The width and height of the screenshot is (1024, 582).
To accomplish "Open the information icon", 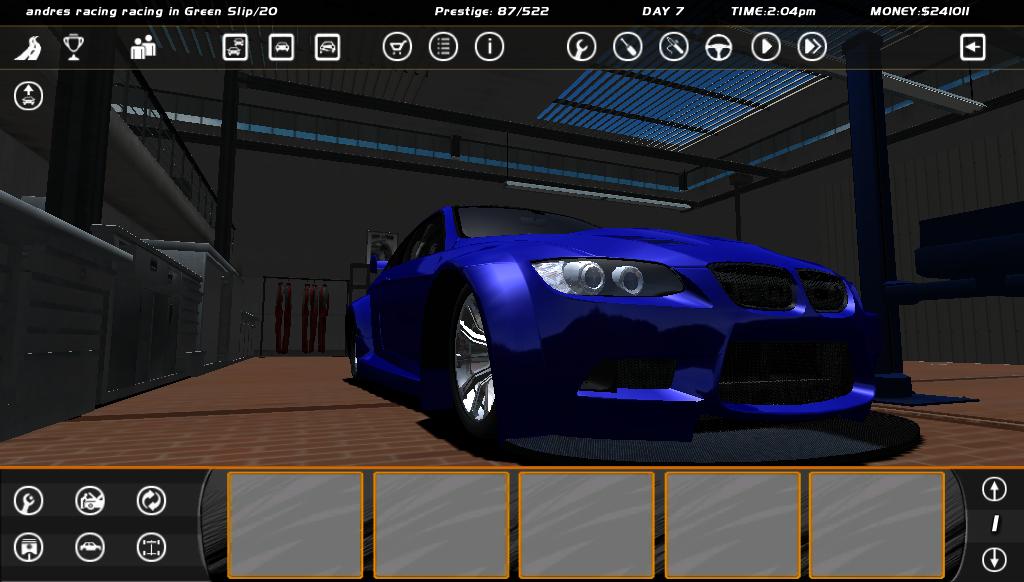I will click(489, 47).
